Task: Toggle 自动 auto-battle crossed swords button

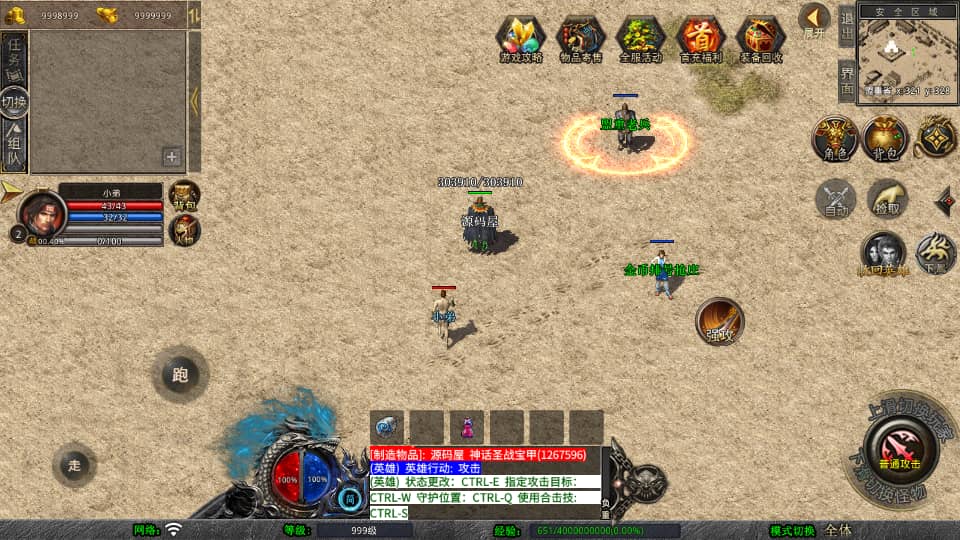Action: pos(836,199)
